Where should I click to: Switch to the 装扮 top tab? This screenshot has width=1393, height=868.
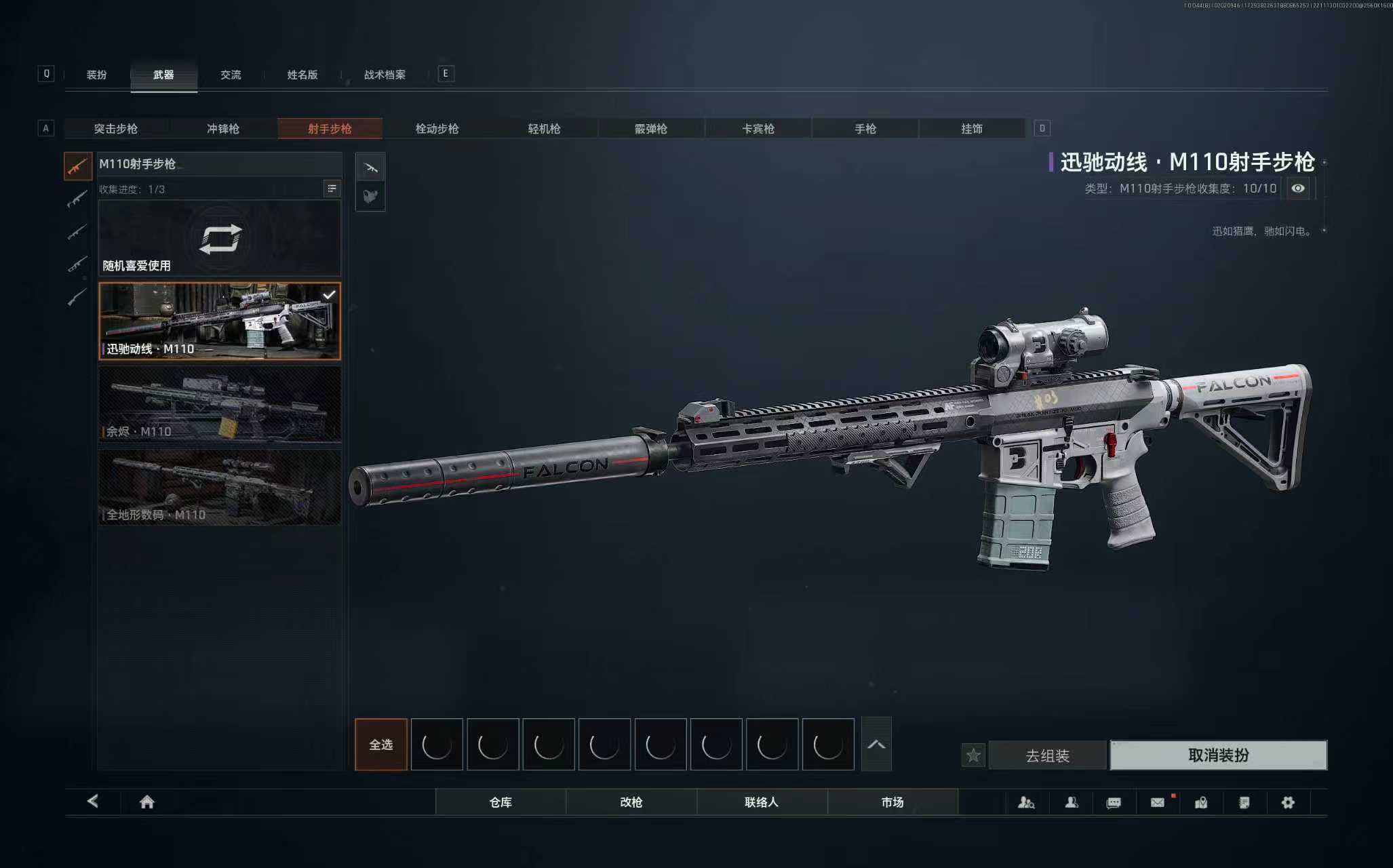96,75
